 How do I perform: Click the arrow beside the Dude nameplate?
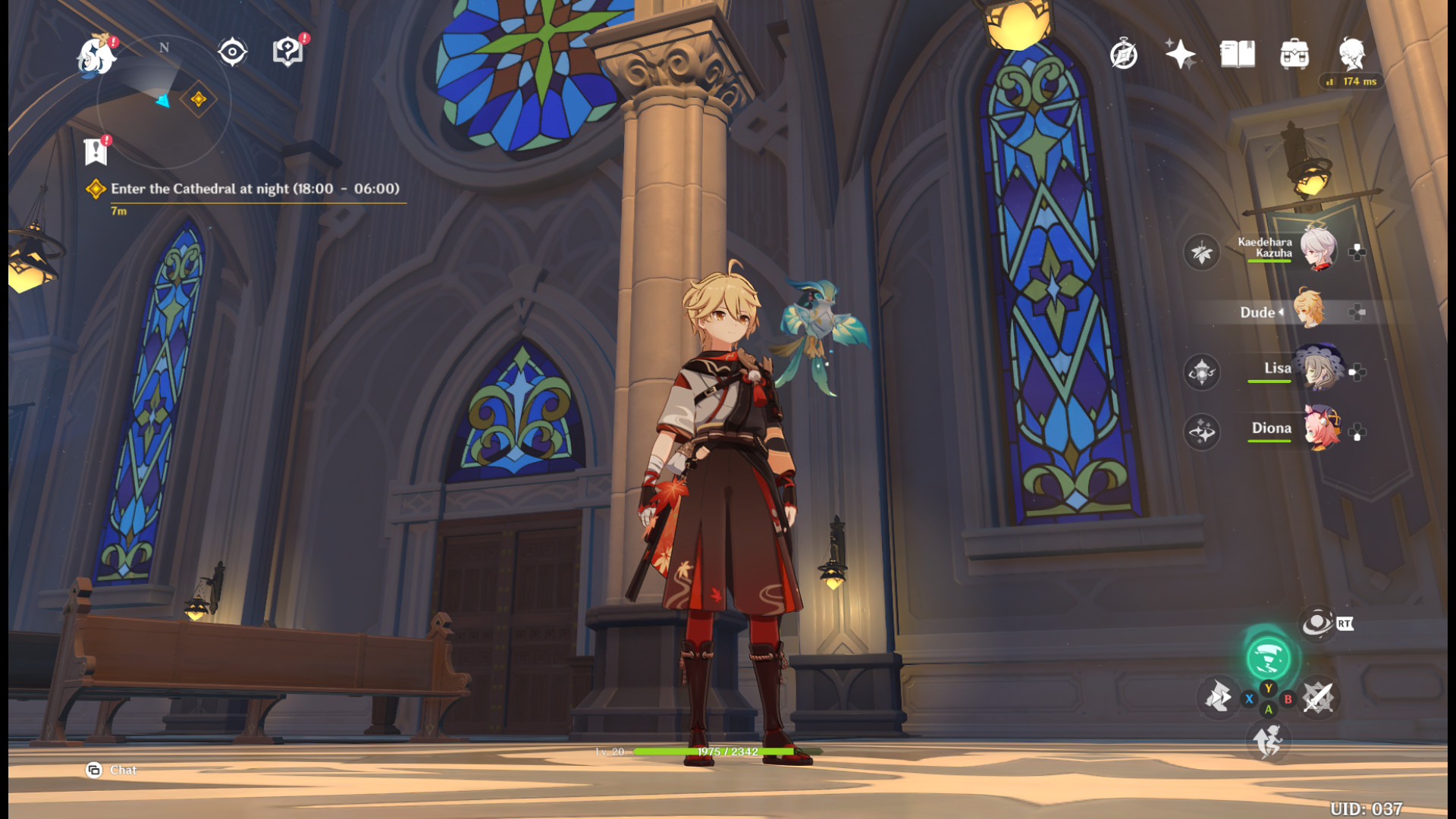[1282, 312]
